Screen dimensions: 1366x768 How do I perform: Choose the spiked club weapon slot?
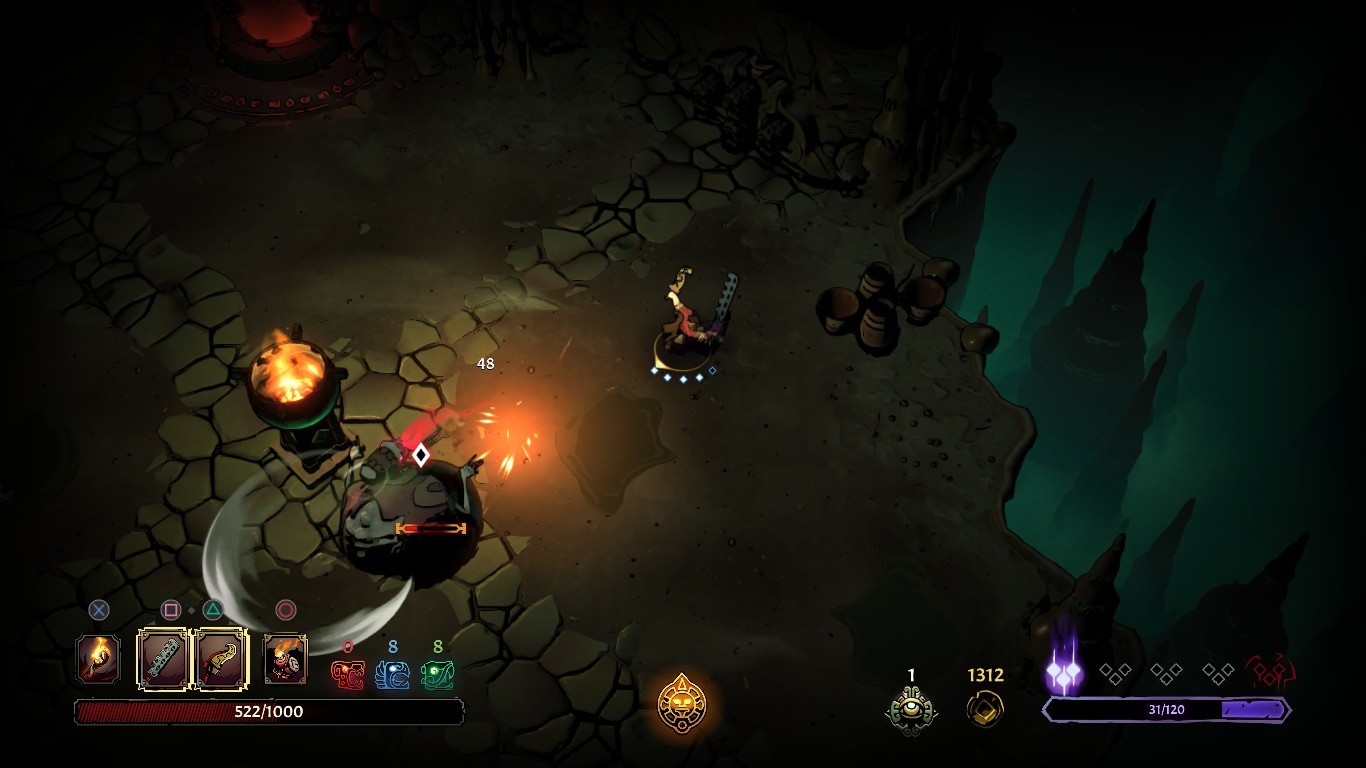163,659
